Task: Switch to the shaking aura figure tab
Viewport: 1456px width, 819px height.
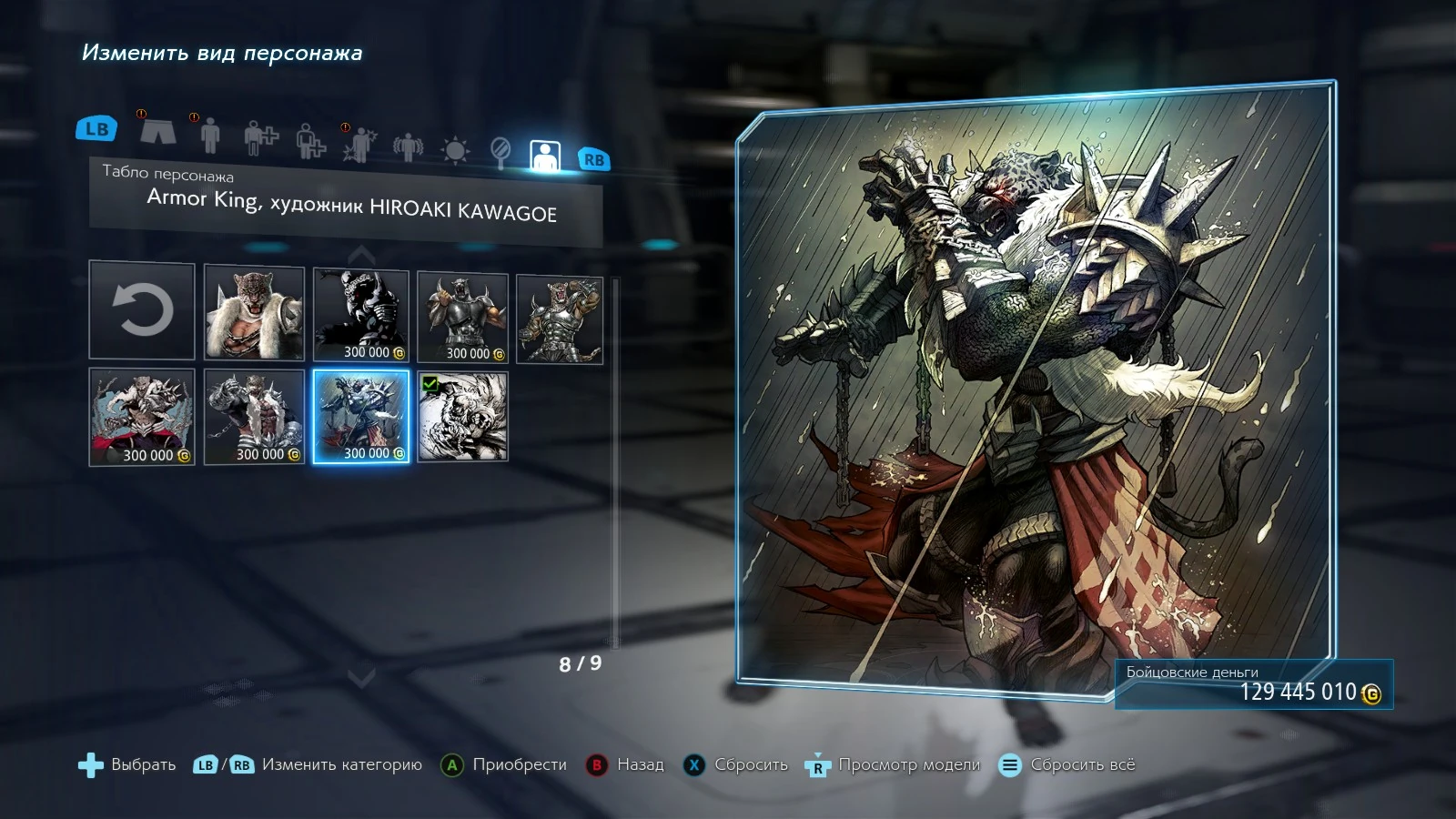Action: pos(408,146)
